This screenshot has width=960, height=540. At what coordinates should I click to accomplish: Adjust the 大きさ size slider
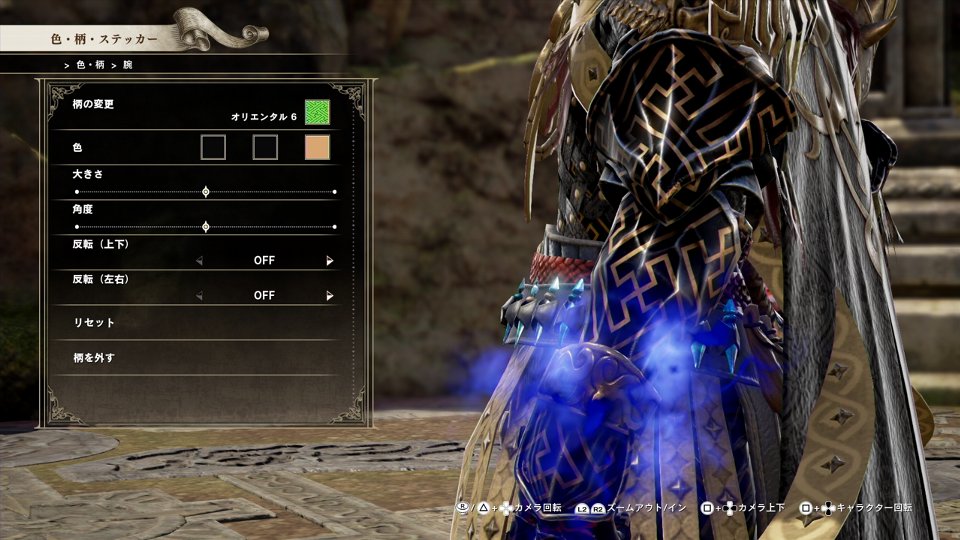click(206, 191)
